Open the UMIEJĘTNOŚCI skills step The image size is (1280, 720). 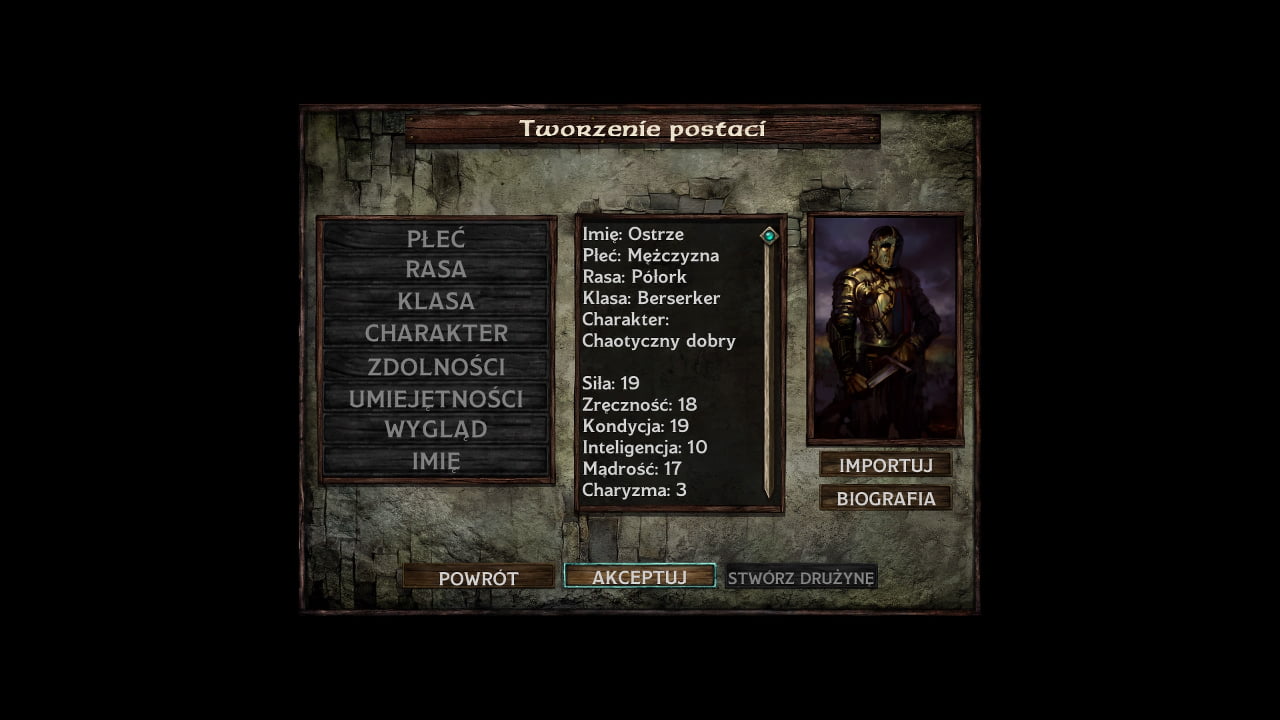(436, 398)
